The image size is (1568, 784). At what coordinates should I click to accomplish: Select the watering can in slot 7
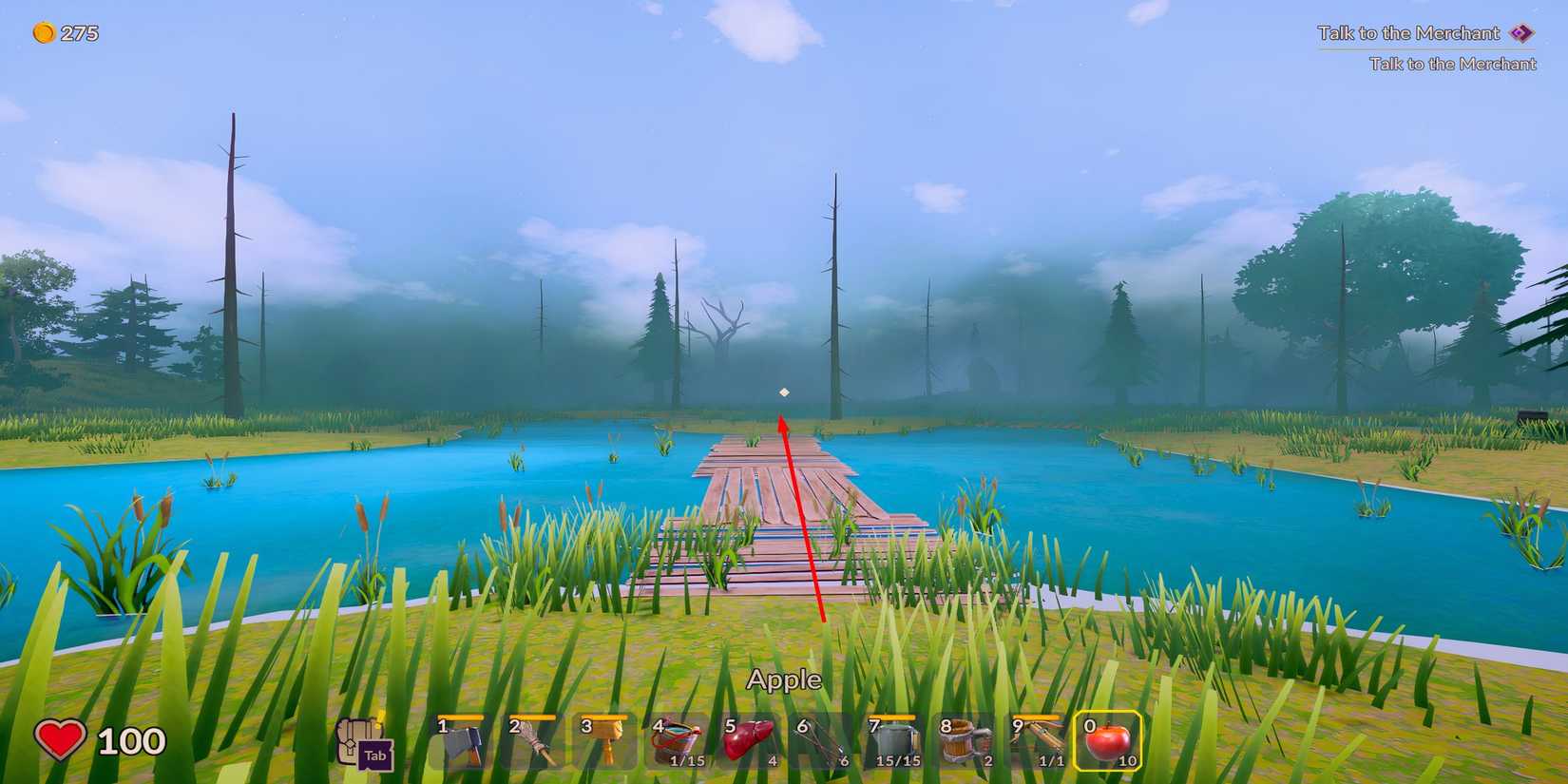(x=894, y=741)
